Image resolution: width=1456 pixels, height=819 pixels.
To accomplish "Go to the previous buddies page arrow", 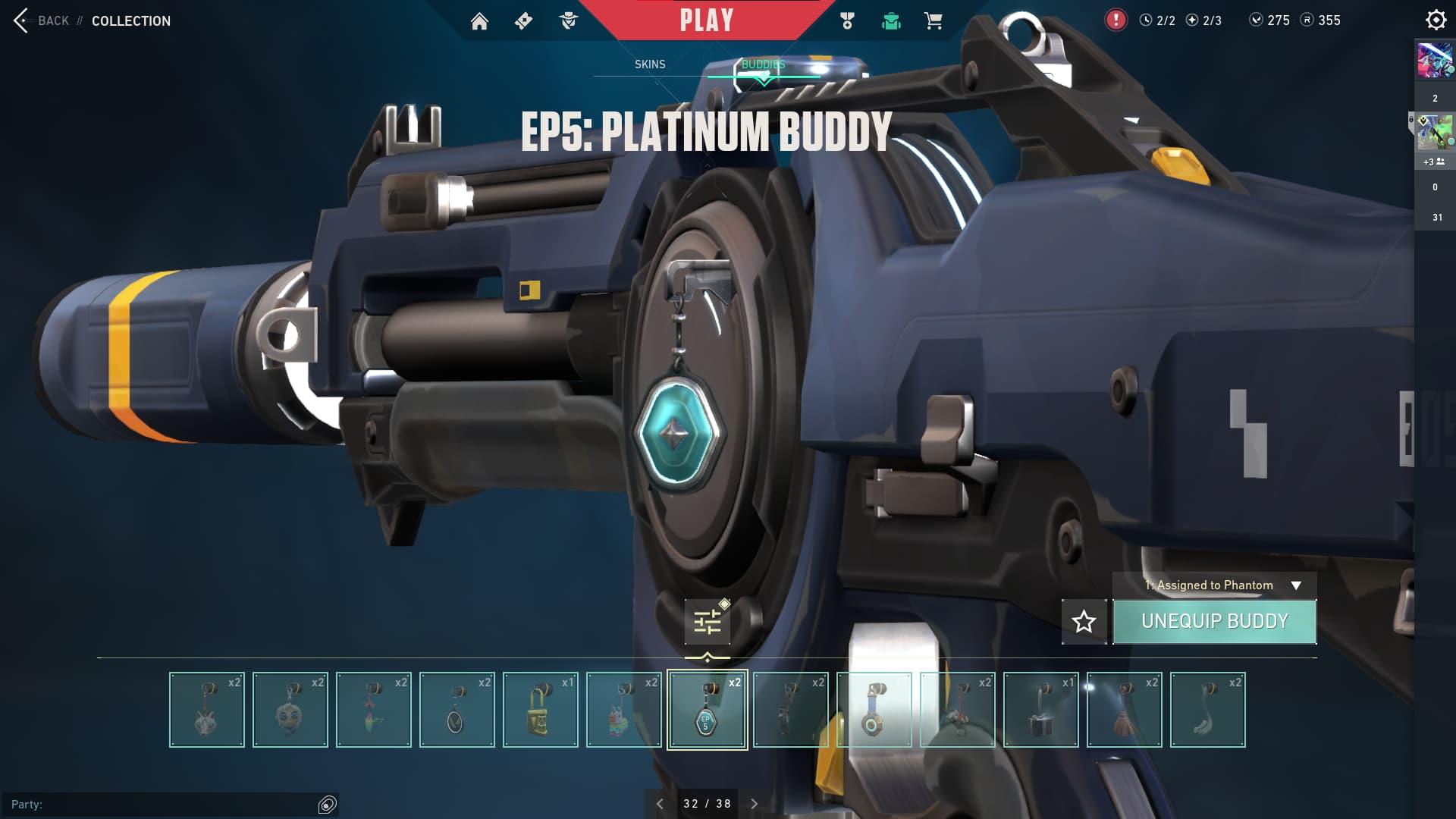I will (x=660, y=803).
